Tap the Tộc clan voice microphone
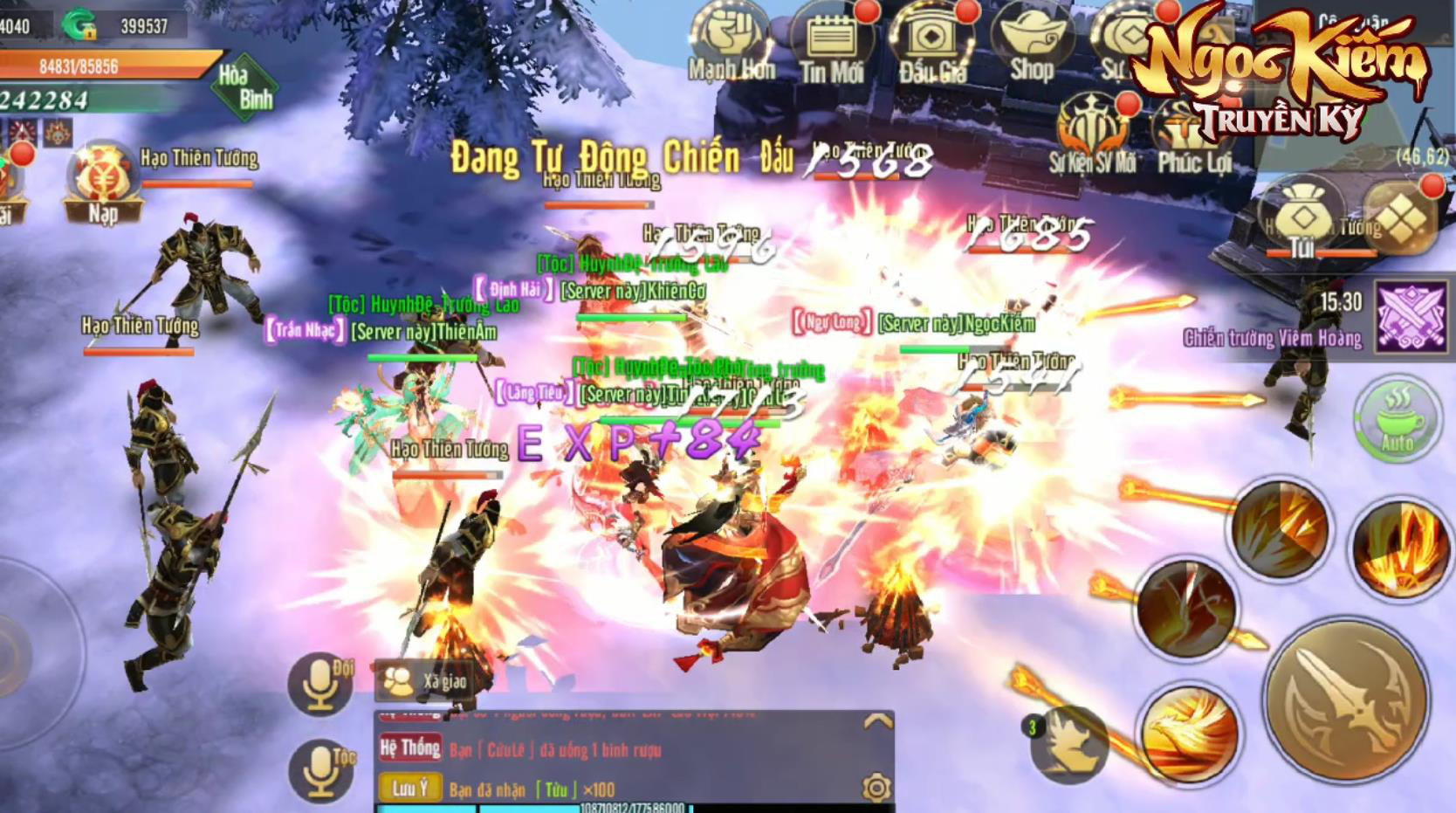Image resolution: width=1456 pixels, height=813 pixels. [319, 769]
